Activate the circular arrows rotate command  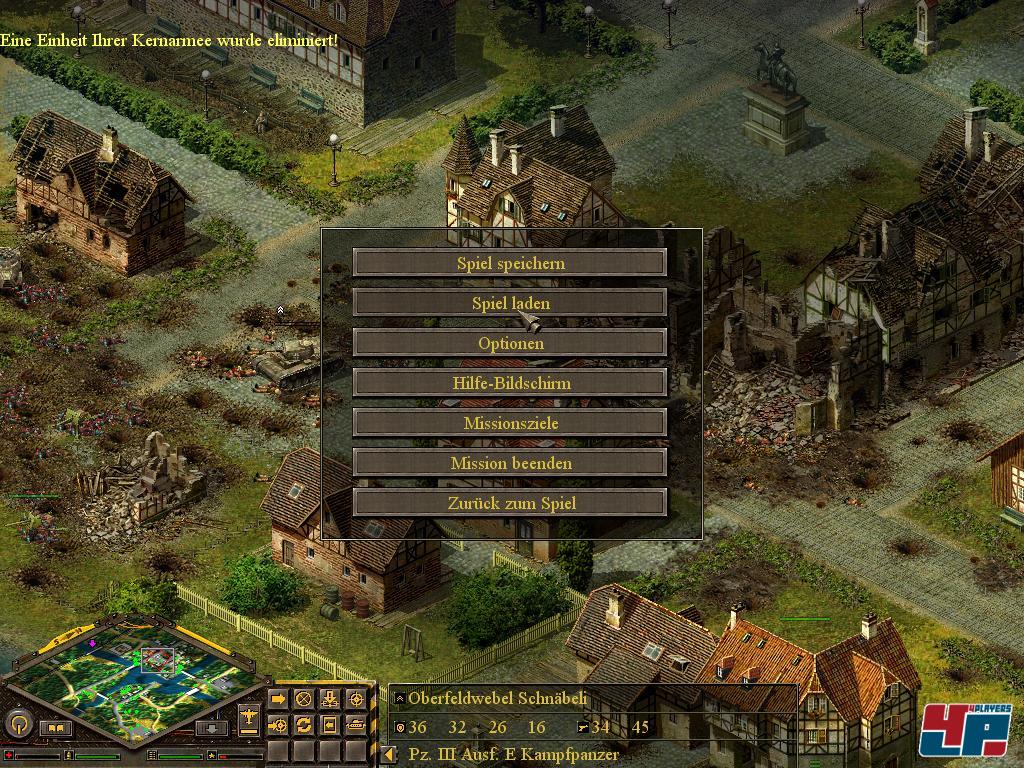click(x=303, y=724)
